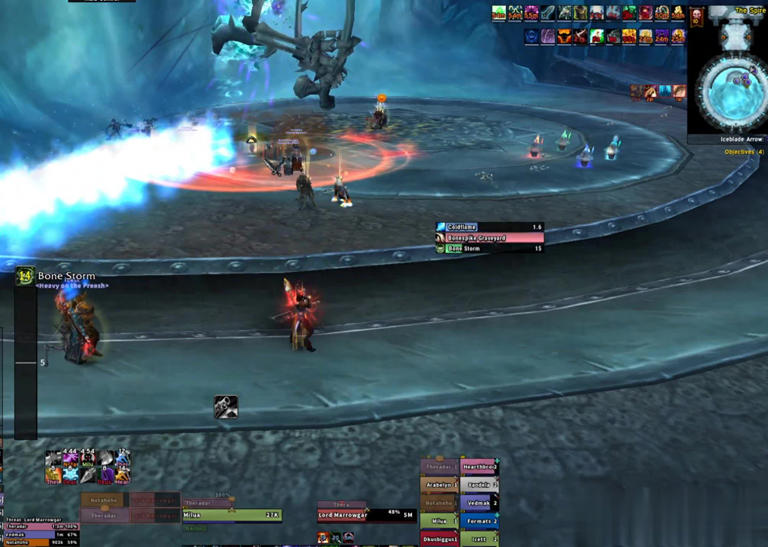
Task: Select Dkubiggun in the raid frames
Action: click(439, 539)
